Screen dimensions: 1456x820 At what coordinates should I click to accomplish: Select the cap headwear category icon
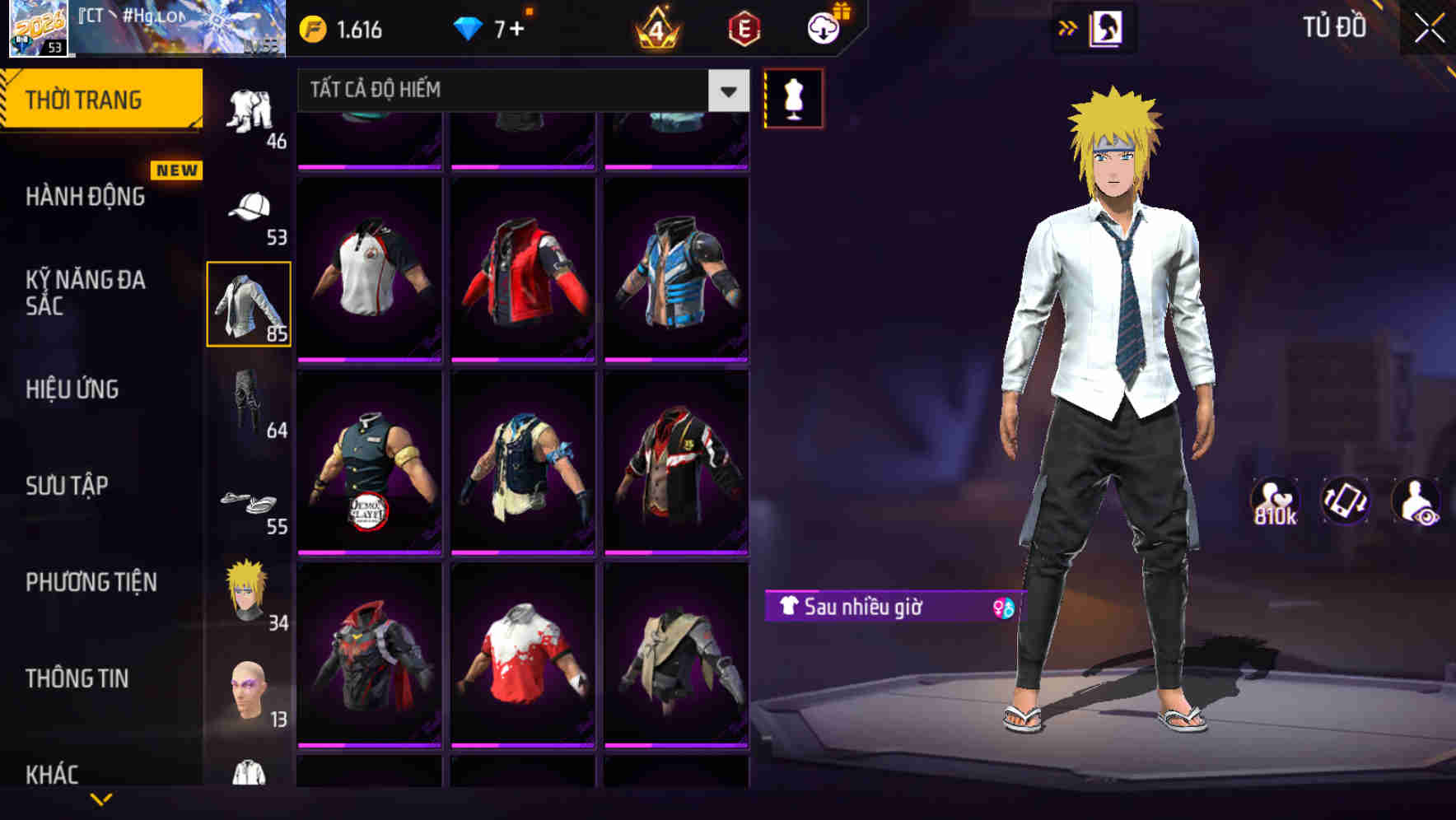[x=253, y=206]
